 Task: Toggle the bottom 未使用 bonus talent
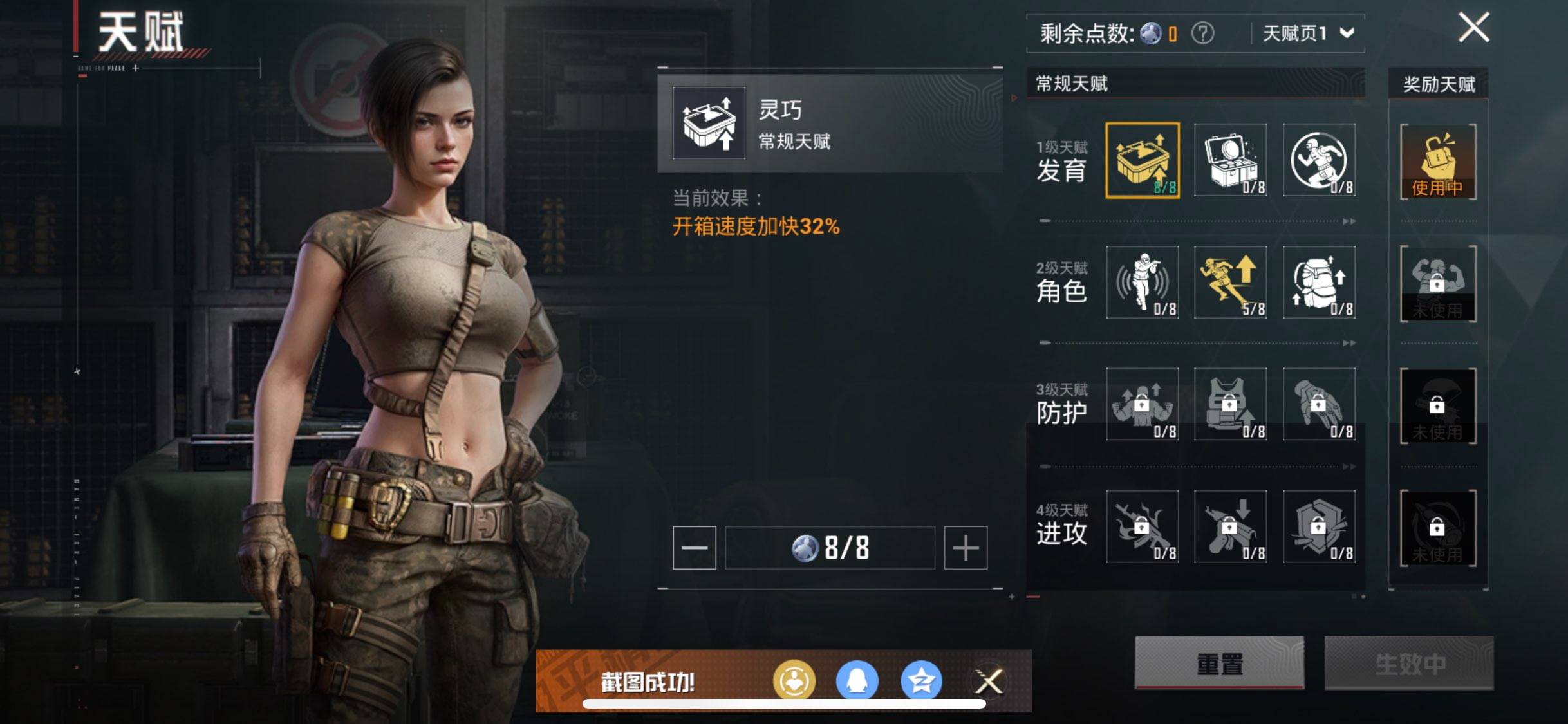point(1438,526)
